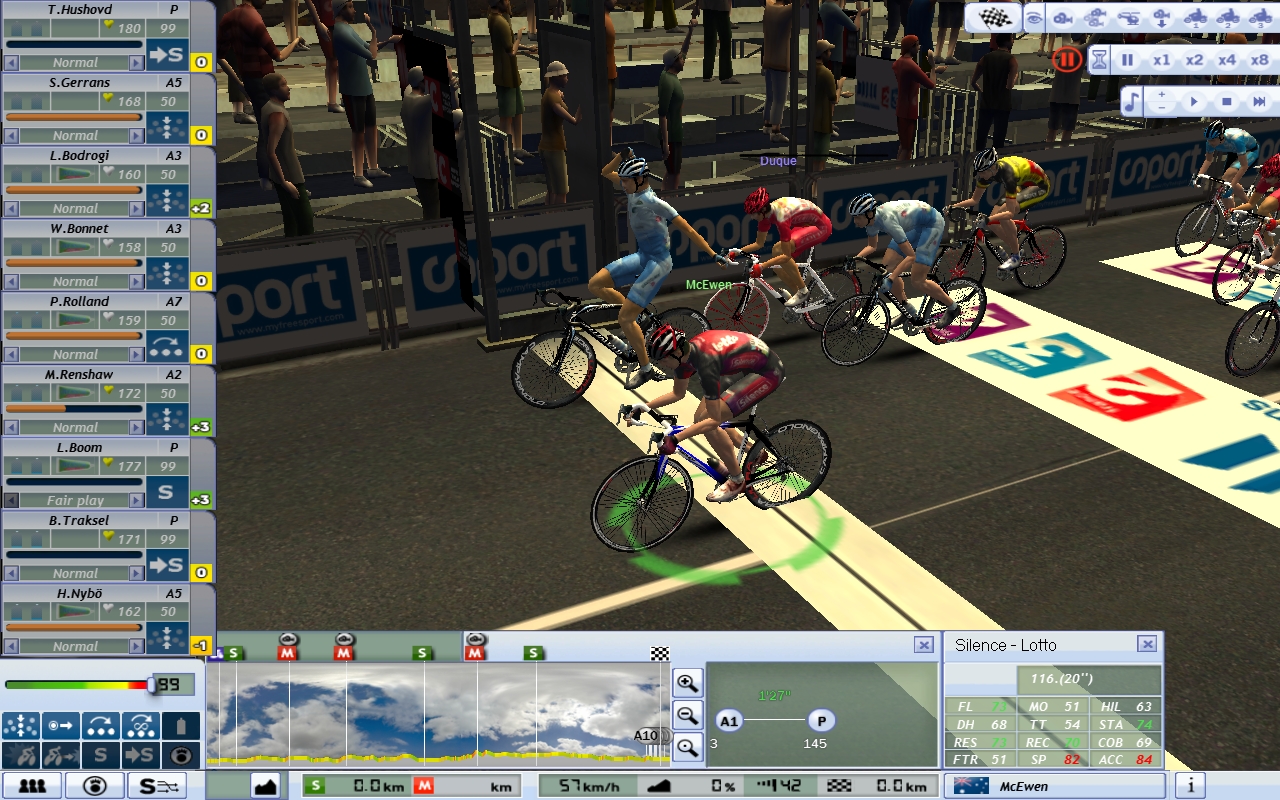Viewport: 1280px width, 800px height.
Task: Zoom out on the stage profile
Action: point(687,715)
